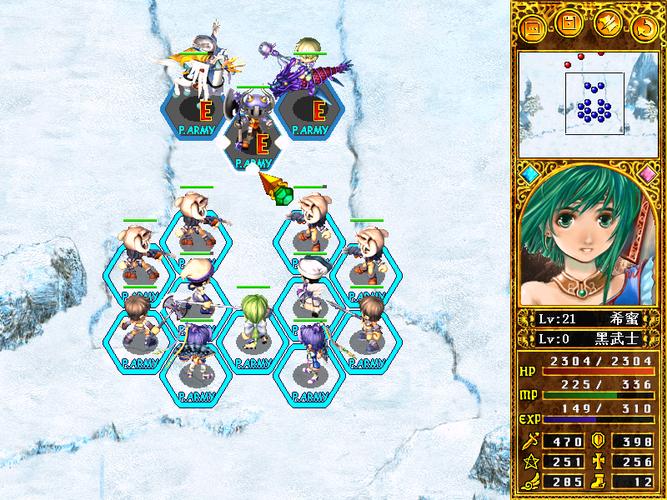Image resolution: width=667 pixels, height=500 pixels.
Task: Select the armored robot on the white hex
Action: click(x=252, y=126)
